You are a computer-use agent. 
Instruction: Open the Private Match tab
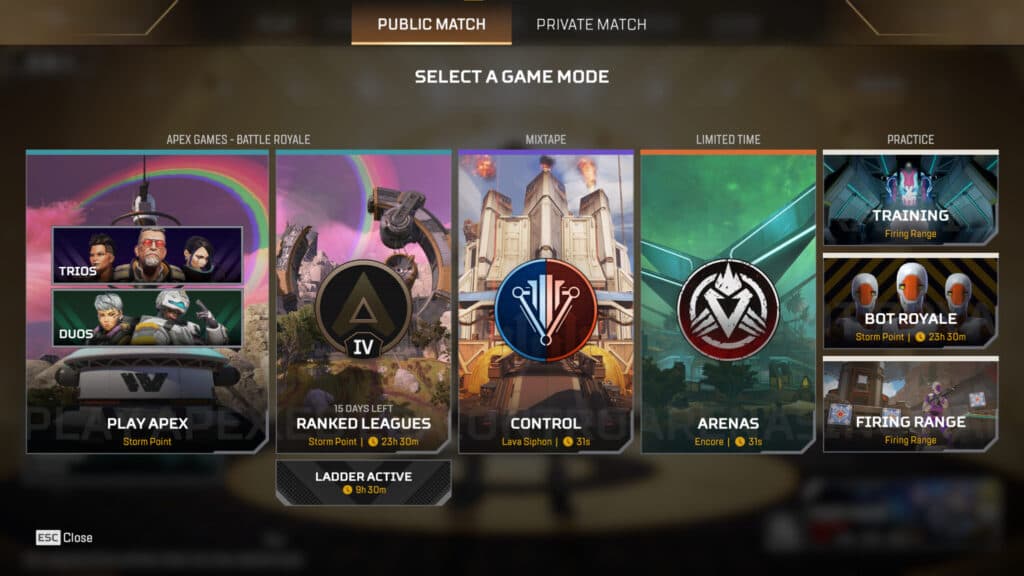tap(591, 24)
